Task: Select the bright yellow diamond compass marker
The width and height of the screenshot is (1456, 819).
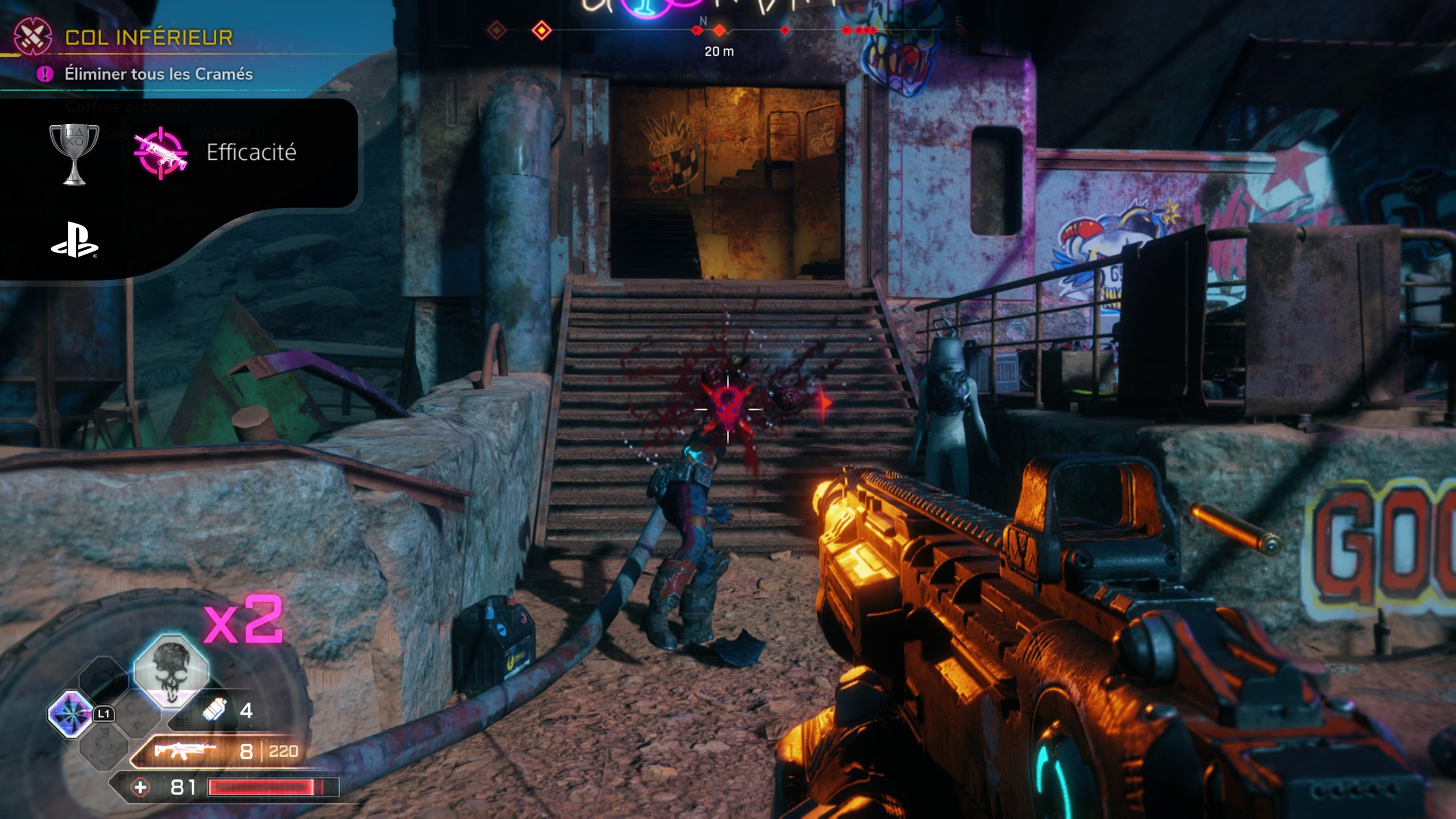Action: click(541, 30)
